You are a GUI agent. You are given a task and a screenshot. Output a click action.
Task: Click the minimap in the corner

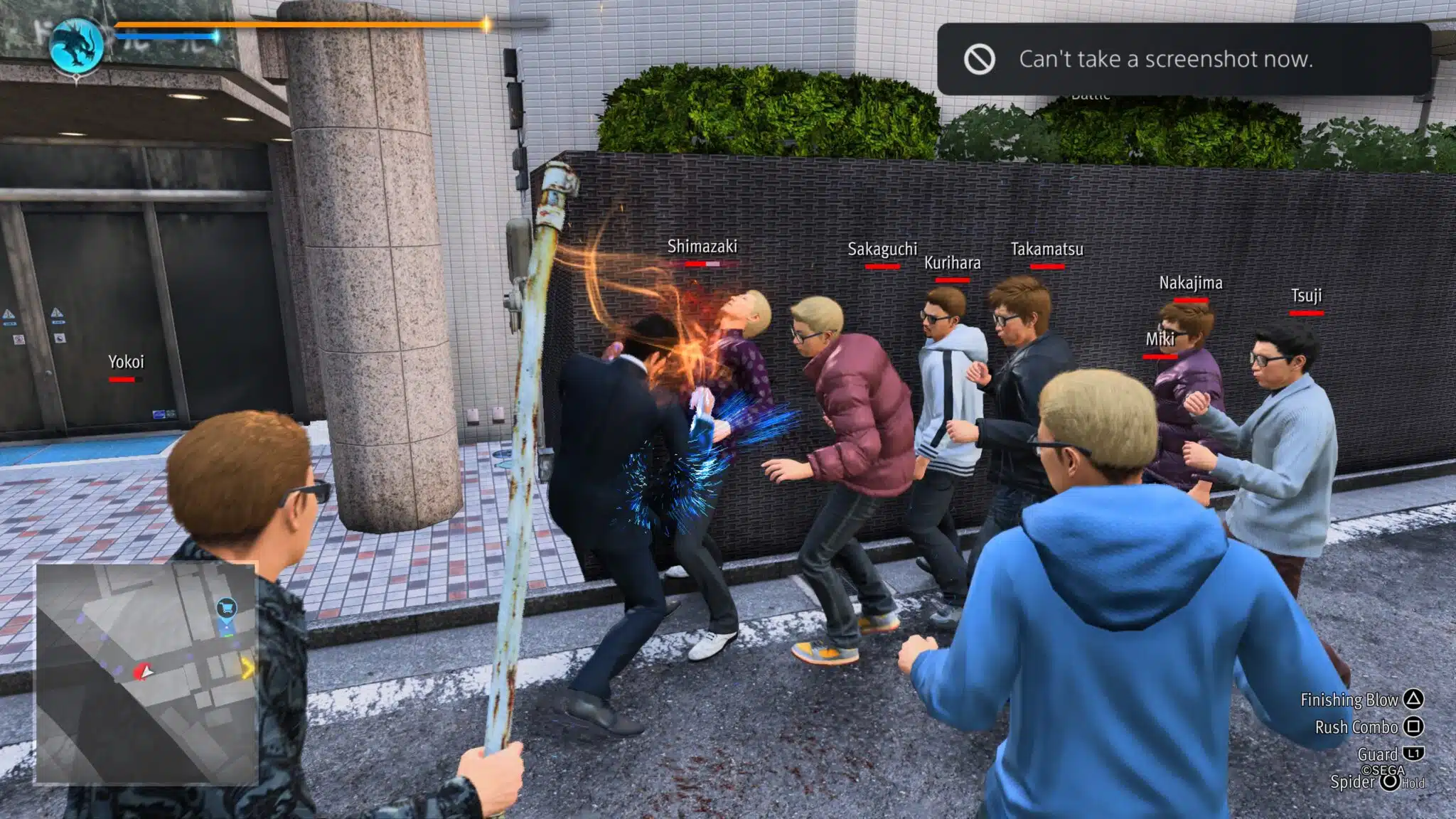click(x=146, y=674)
